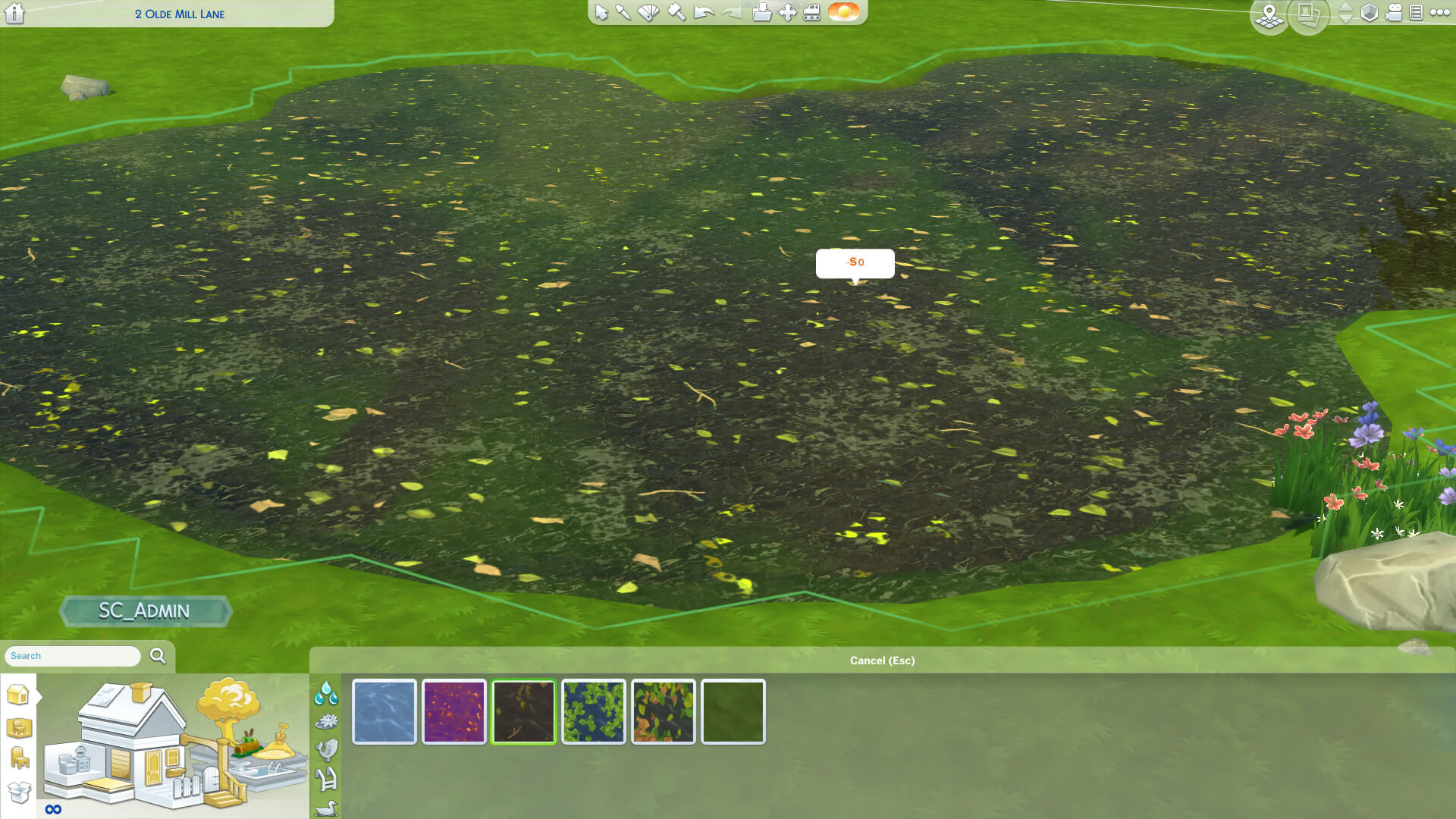
Task: Click Cancel (Esc) bar
Action: [x=882, y=661]
